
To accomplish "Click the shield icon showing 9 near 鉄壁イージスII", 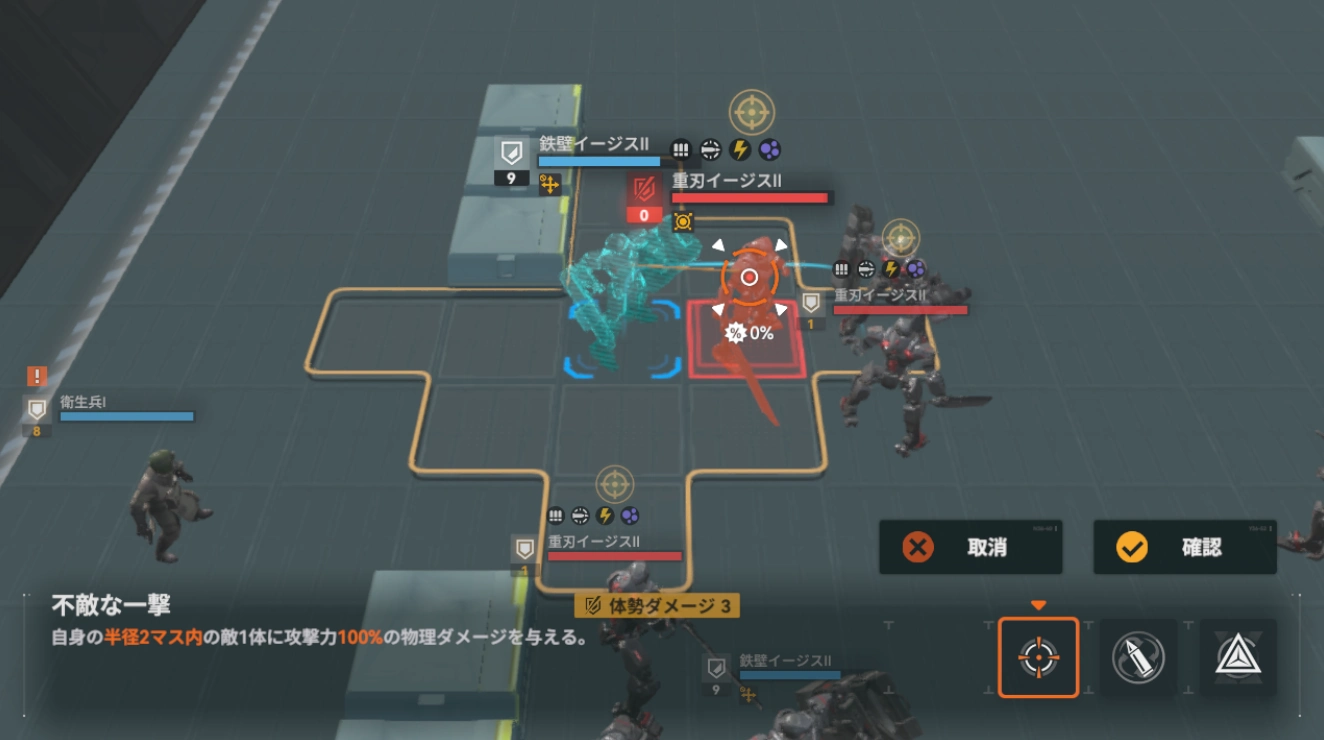I will [x=510, y=162].
